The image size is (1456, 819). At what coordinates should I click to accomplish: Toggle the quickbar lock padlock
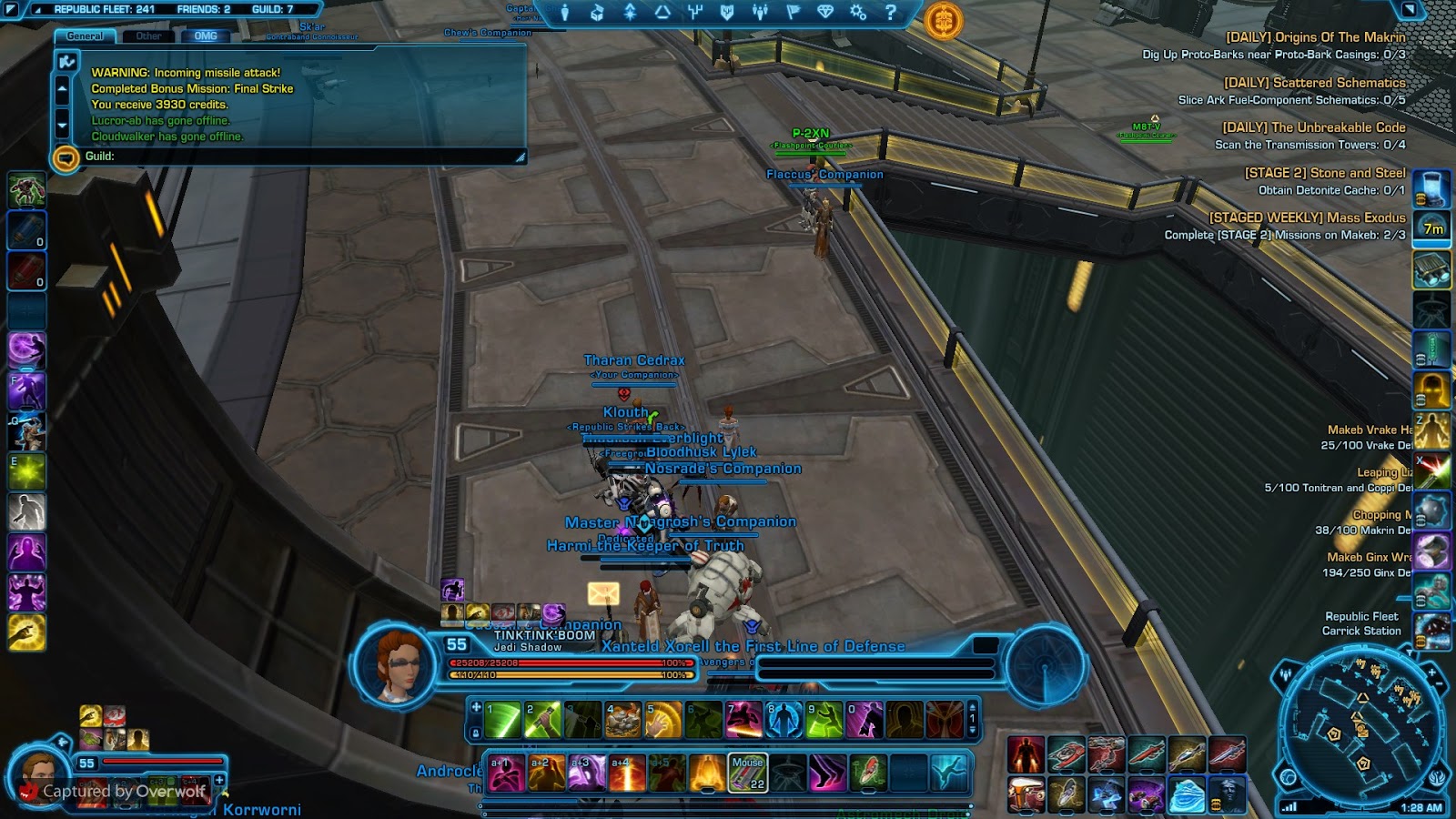point(476,733)
